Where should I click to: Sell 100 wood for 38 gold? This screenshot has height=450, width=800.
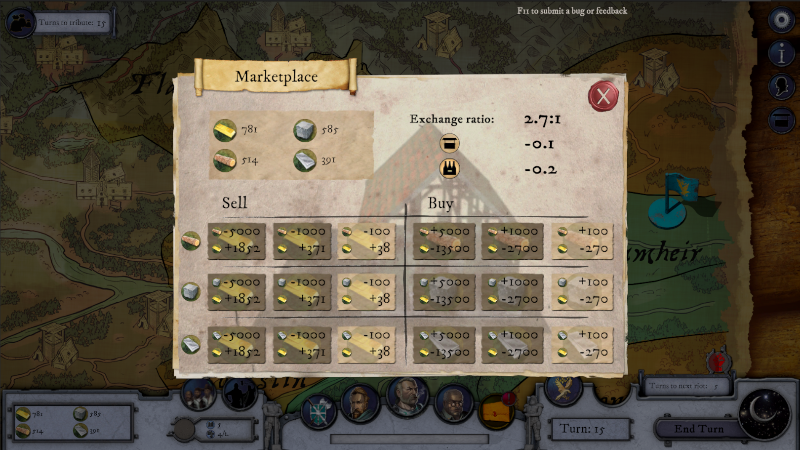366,240
